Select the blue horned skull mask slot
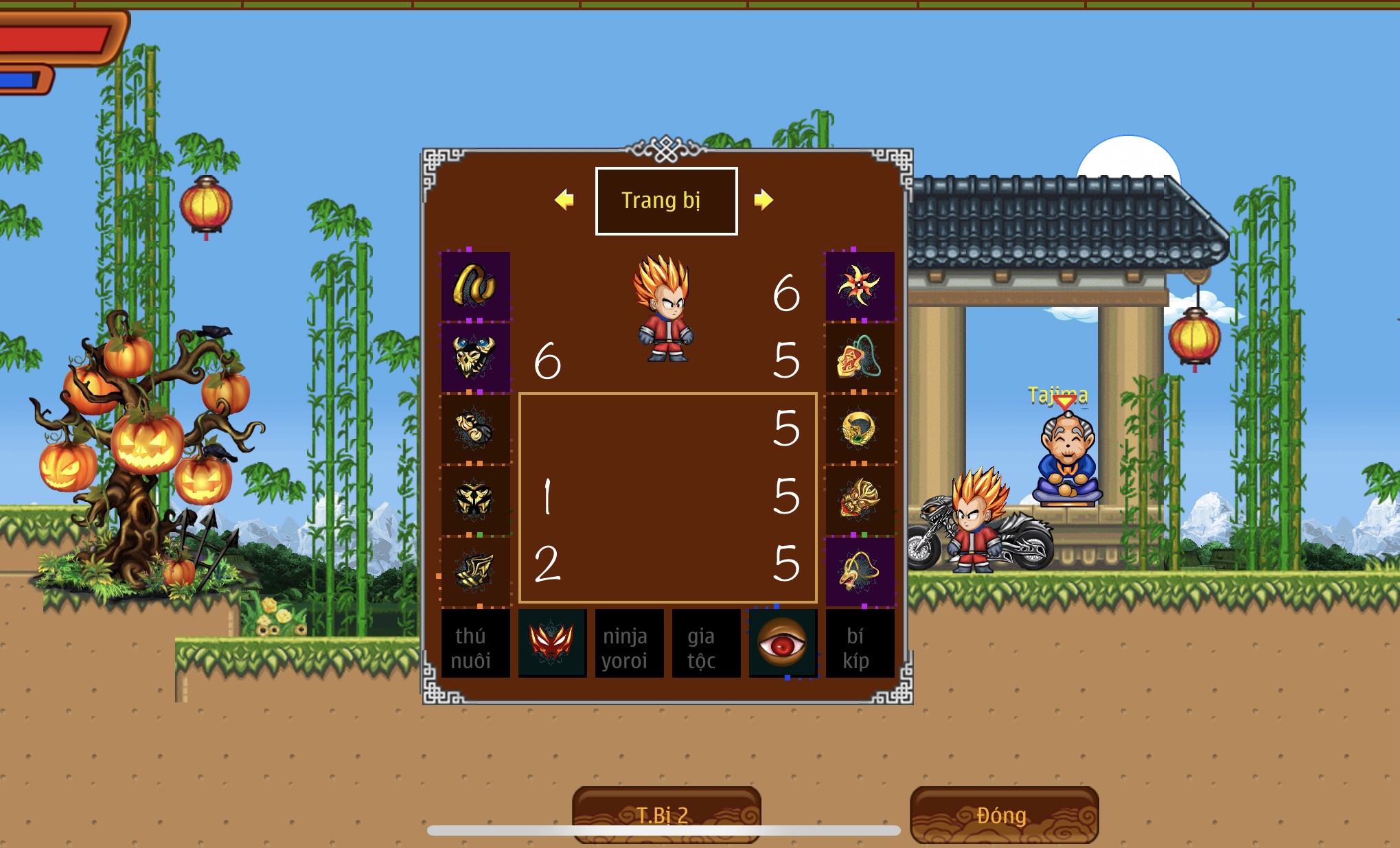Image resolution: width=1400 pixels, height=848 pixels. pyautogui.click(x=475, y=357)
